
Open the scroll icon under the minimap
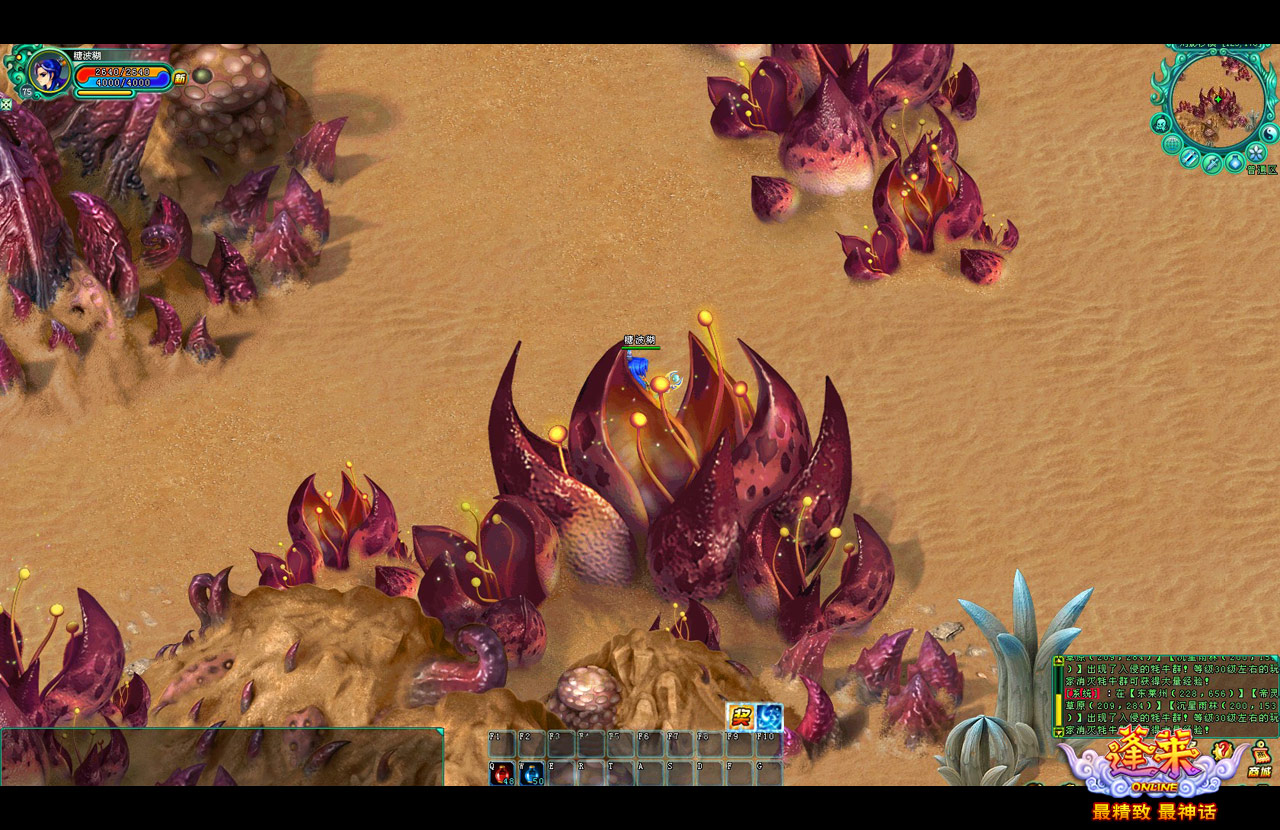coord(1189,157)
